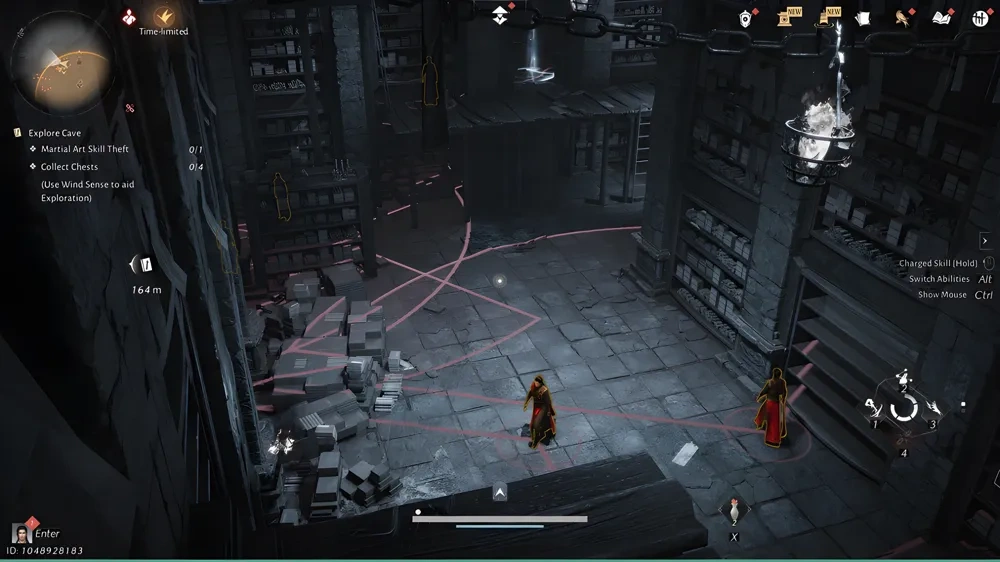Click the white marker icon showing 164 m
Screen dimensions: 1000x562
click(x=144, y=265)
